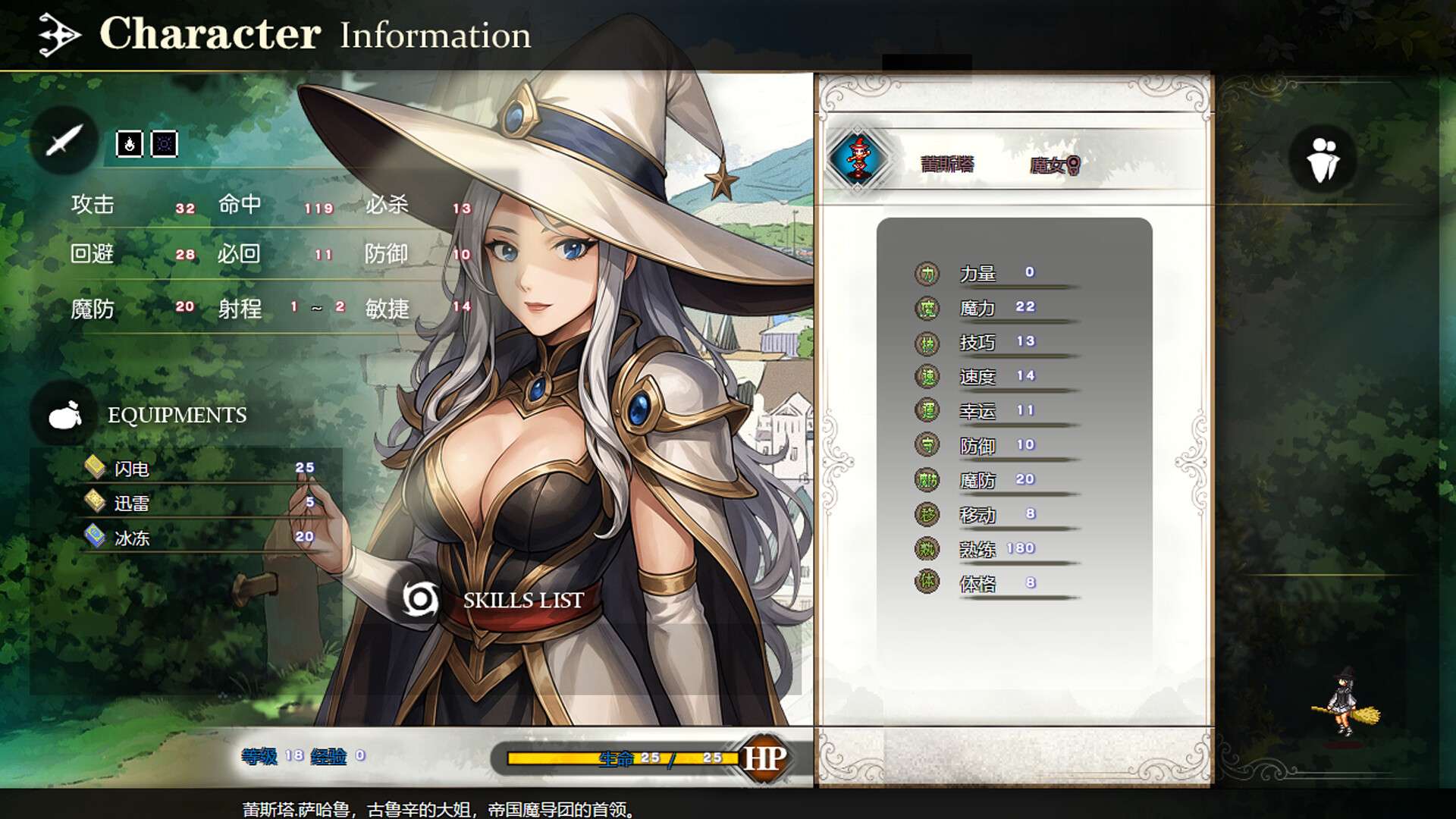Choose the 迅雷 spellbook in equipment
The height and width of the screenshot is (819, 1456).
pyautogui.click(x=199, y=503)
